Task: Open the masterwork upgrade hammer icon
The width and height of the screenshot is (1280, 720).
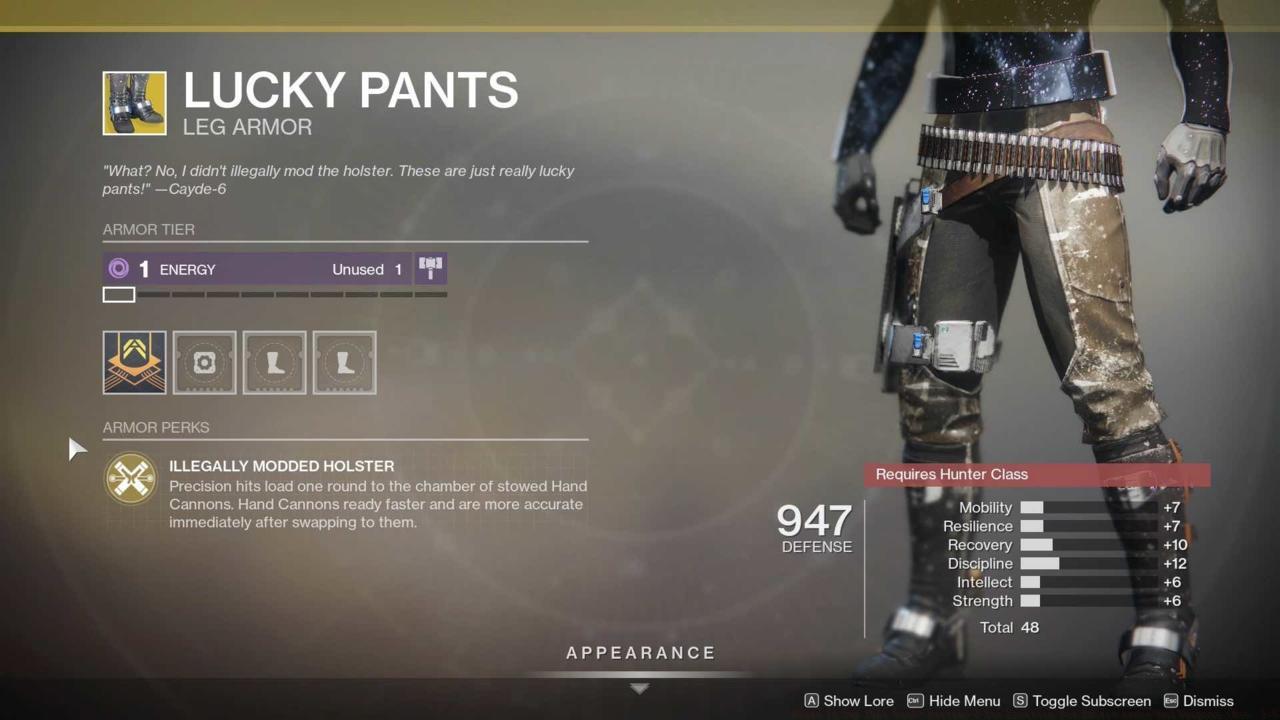Action: (430, 266)
